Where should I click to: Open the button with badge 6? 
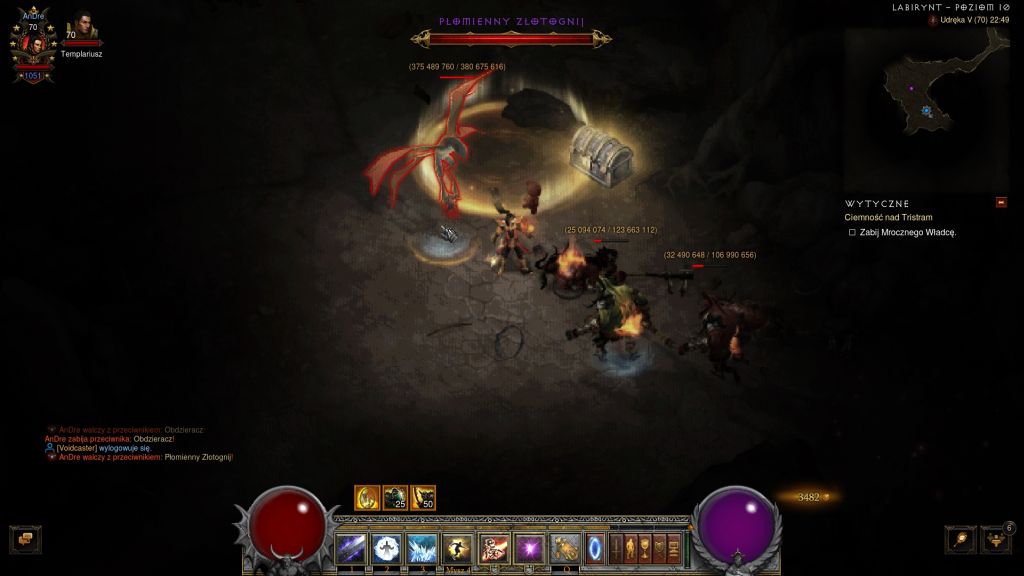click(996, 539)
